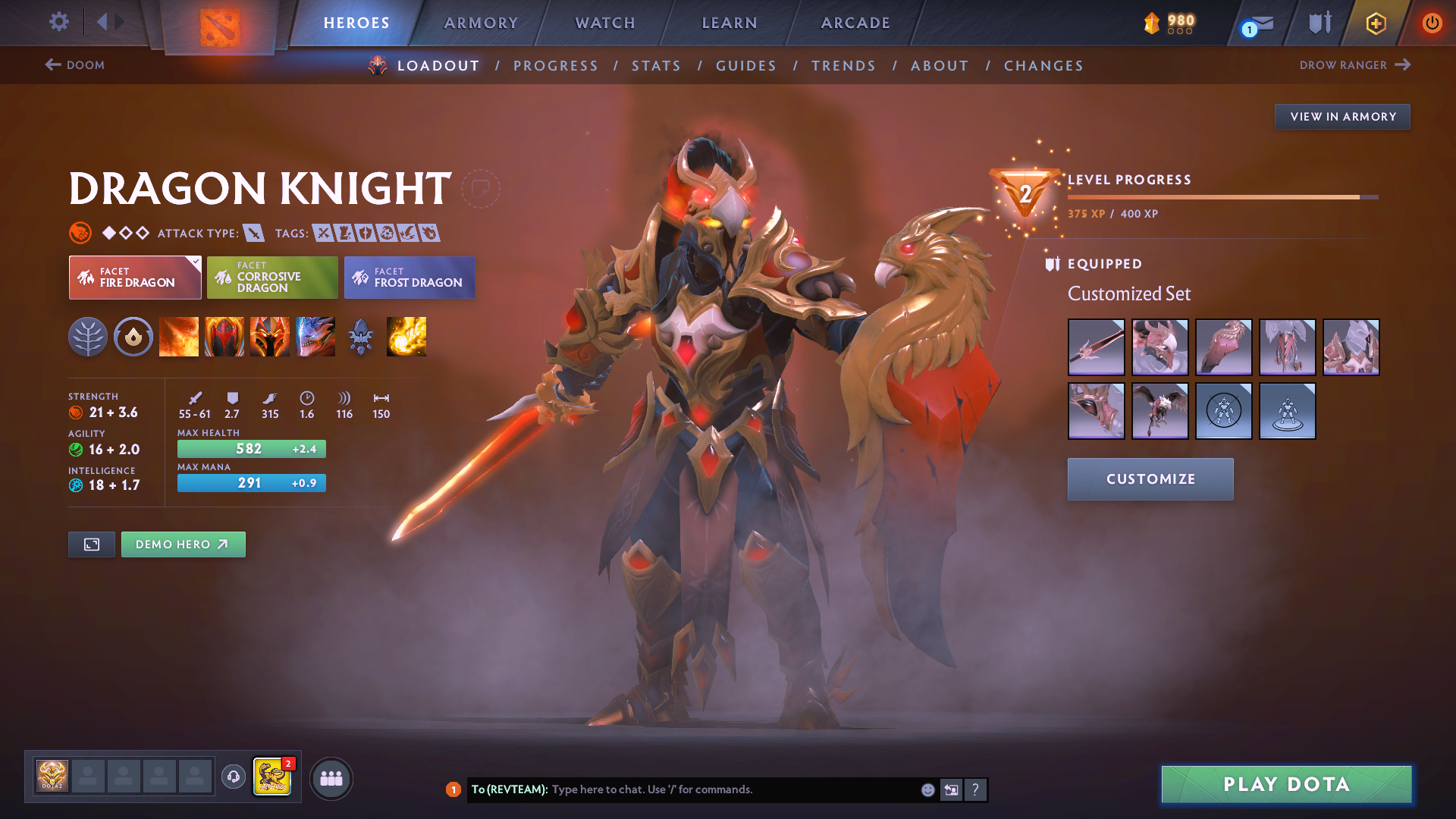Screen dimensions: 1456x819
Task: Open Dota Plus with gold hexagon icon
Action: pyautogui.click(x=1375, y=23)
